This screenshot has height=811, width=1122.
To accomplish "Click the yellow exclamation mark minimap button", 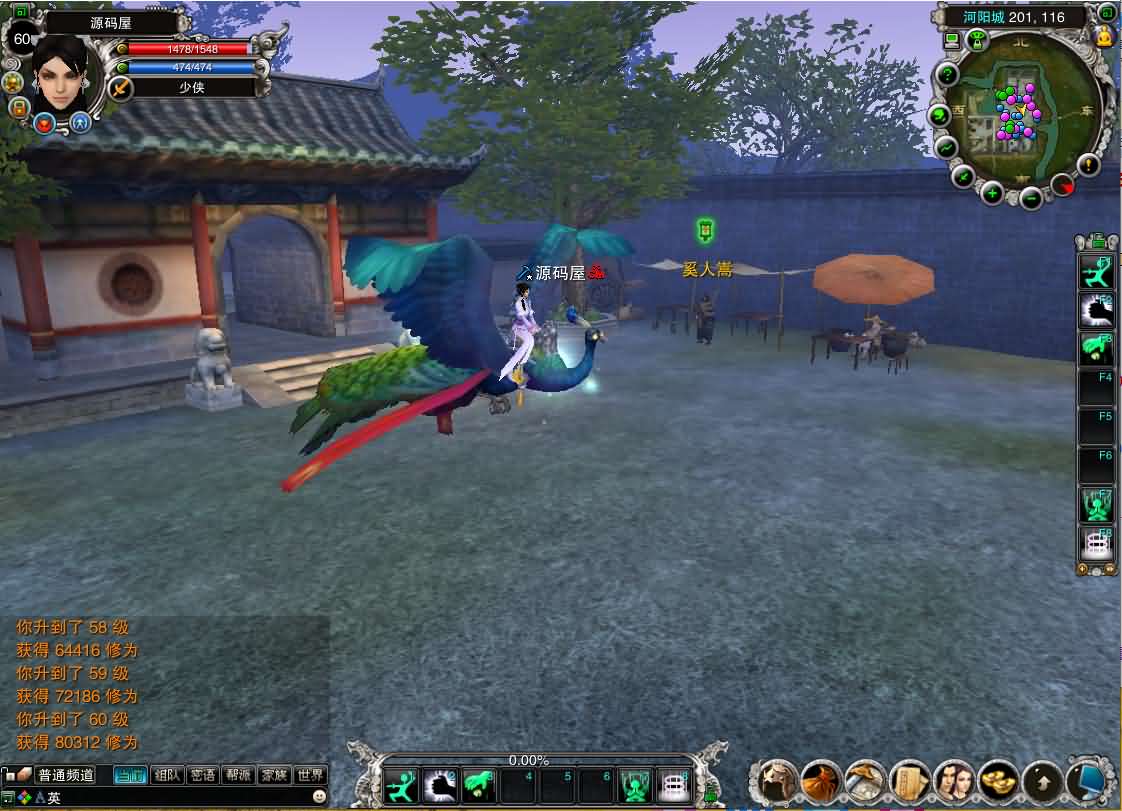I will 1088,165.
